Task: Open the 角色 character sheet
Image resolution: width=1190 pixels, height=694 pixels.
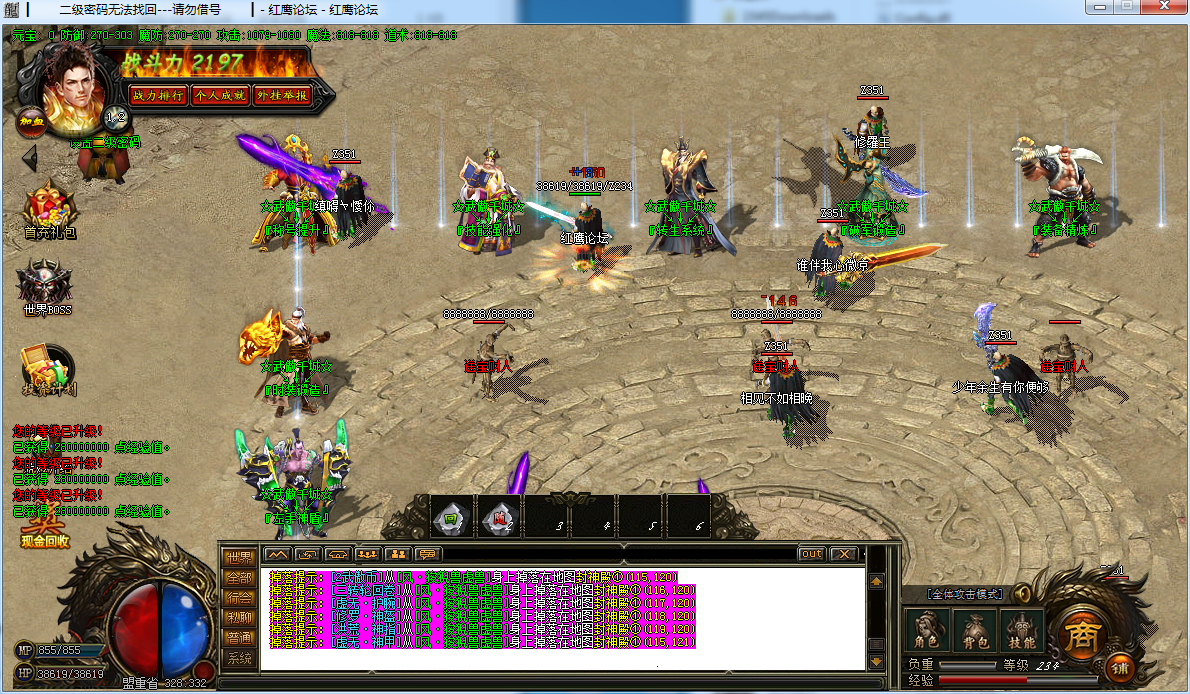Action: (925, 631)
